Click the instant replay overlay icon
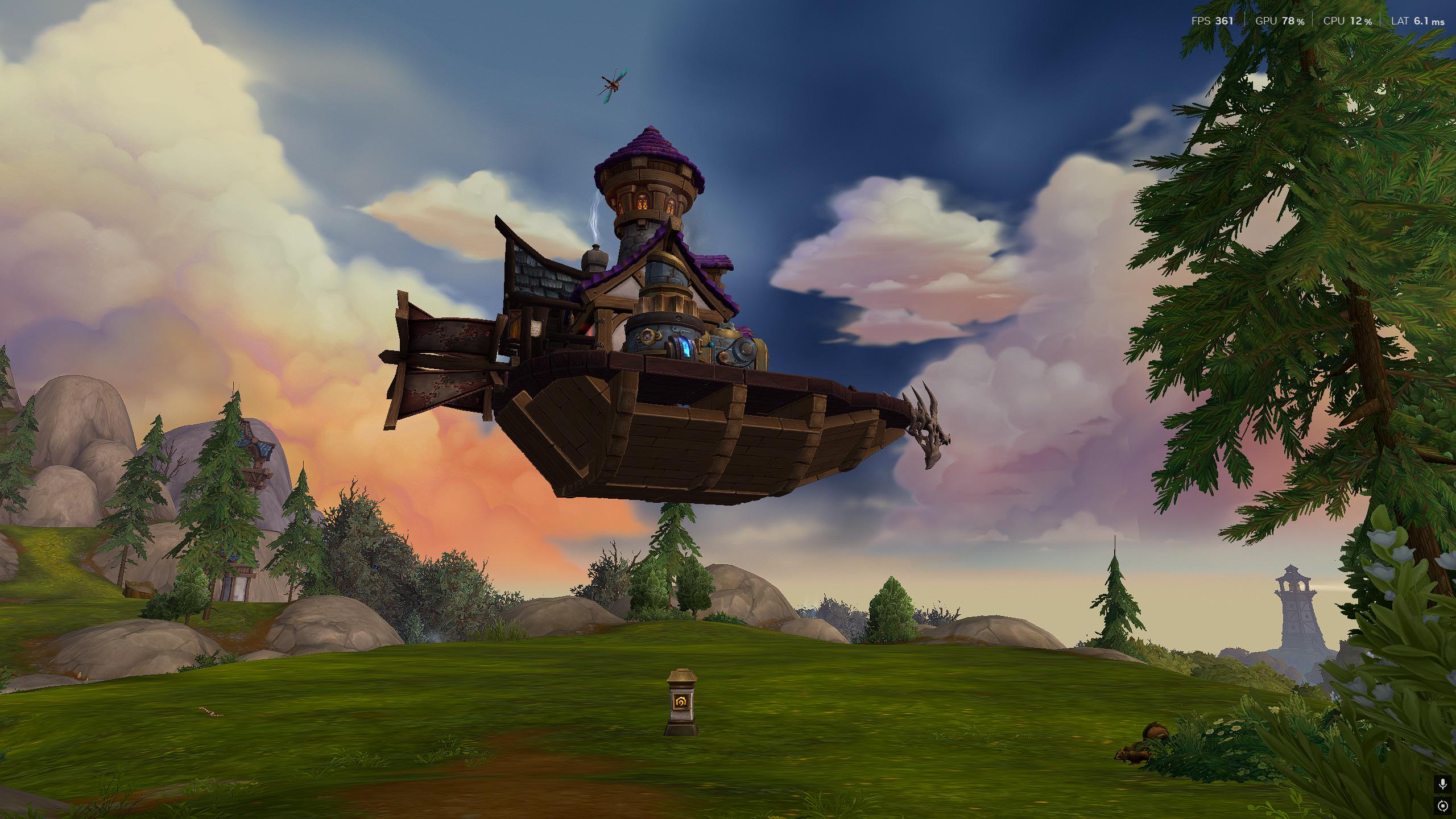The image size is (1456, 819). [x=1442, y=806]
